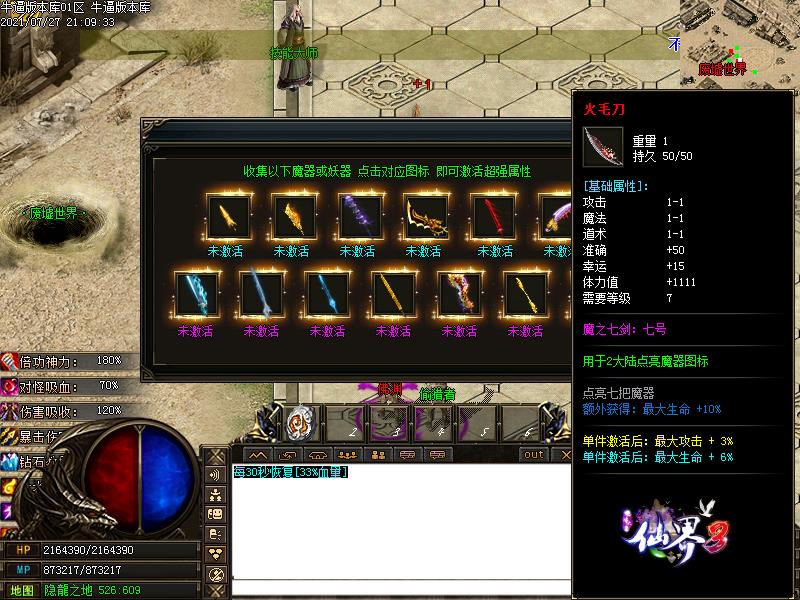Open the minimap in the corner

pyautogui.click(x=739, y=38)
